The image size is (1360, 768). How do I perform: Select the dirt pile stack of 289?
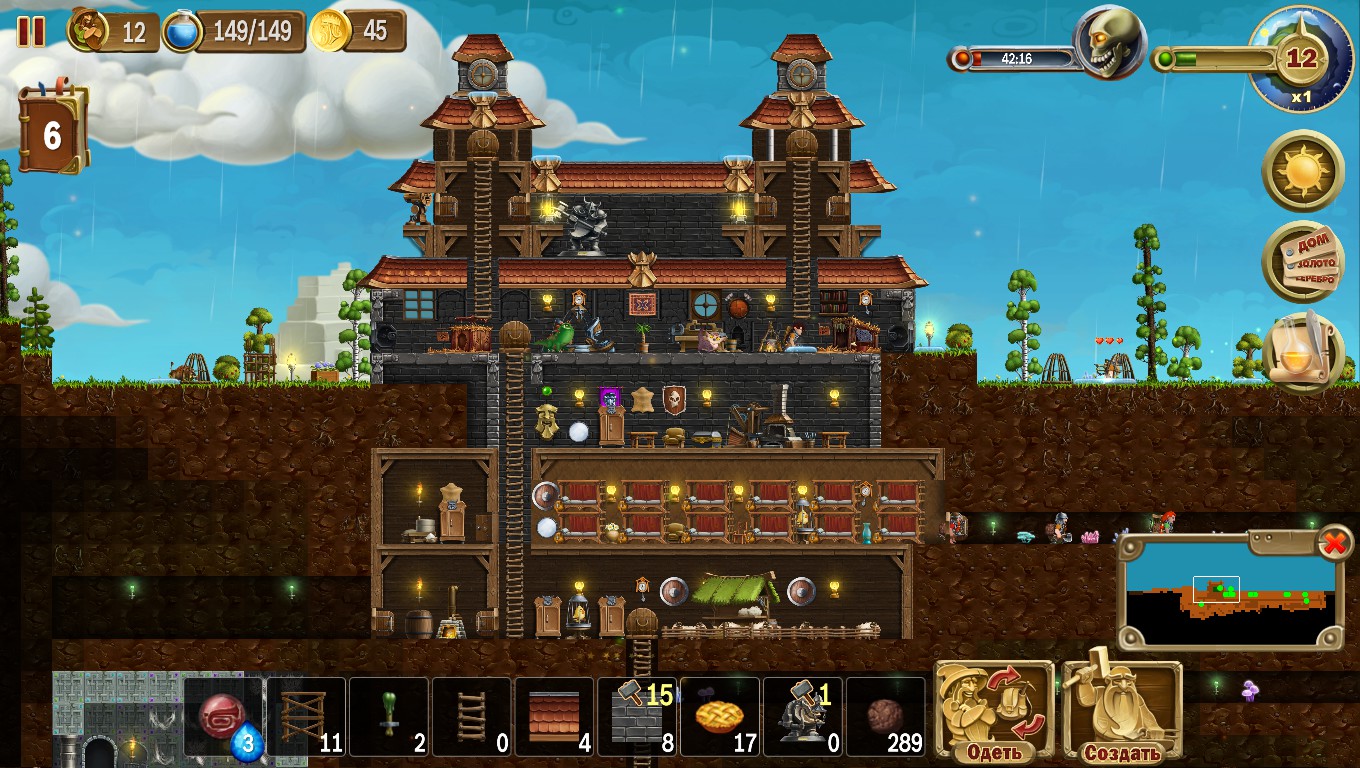pos(886,715)
